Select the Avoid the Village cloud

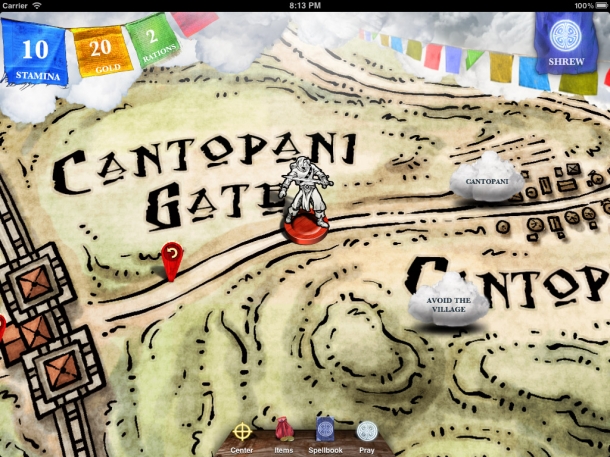pos(448,300)
